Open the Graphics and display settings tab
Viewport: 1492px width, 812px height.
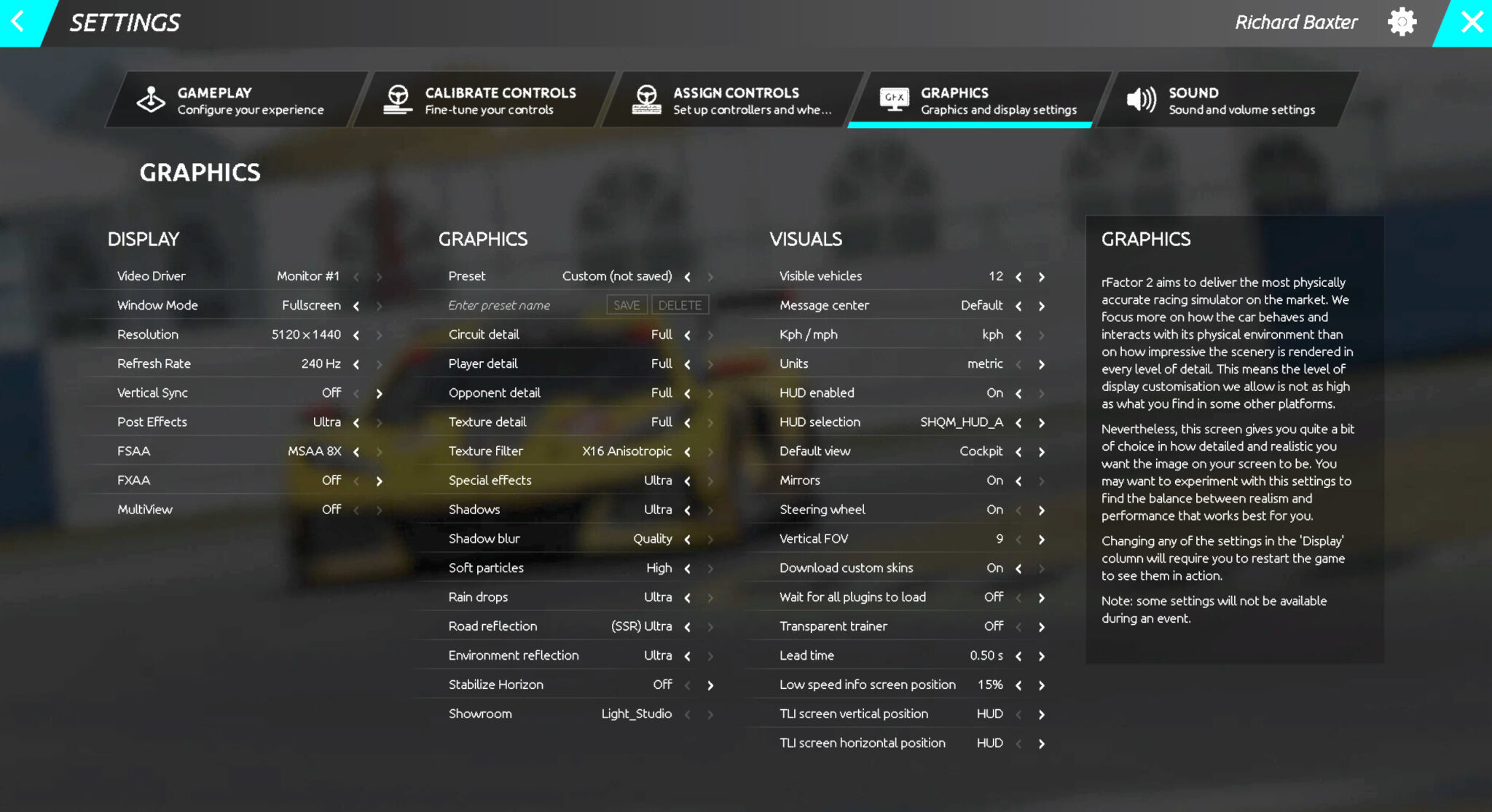(976, 100)
